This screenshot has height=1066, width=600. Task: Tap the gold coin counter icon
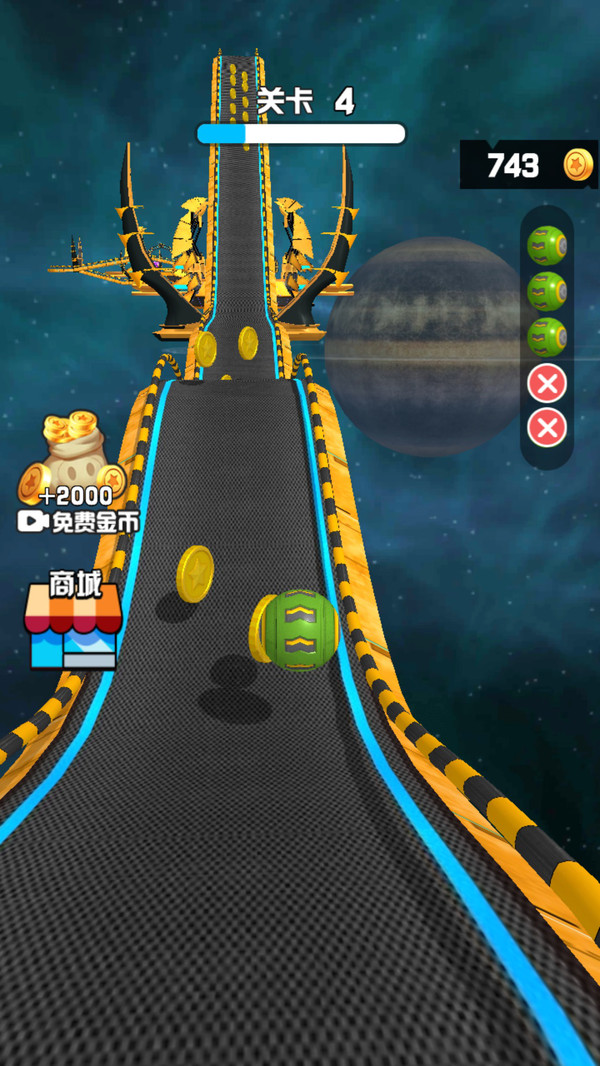(x=577, y=165)
